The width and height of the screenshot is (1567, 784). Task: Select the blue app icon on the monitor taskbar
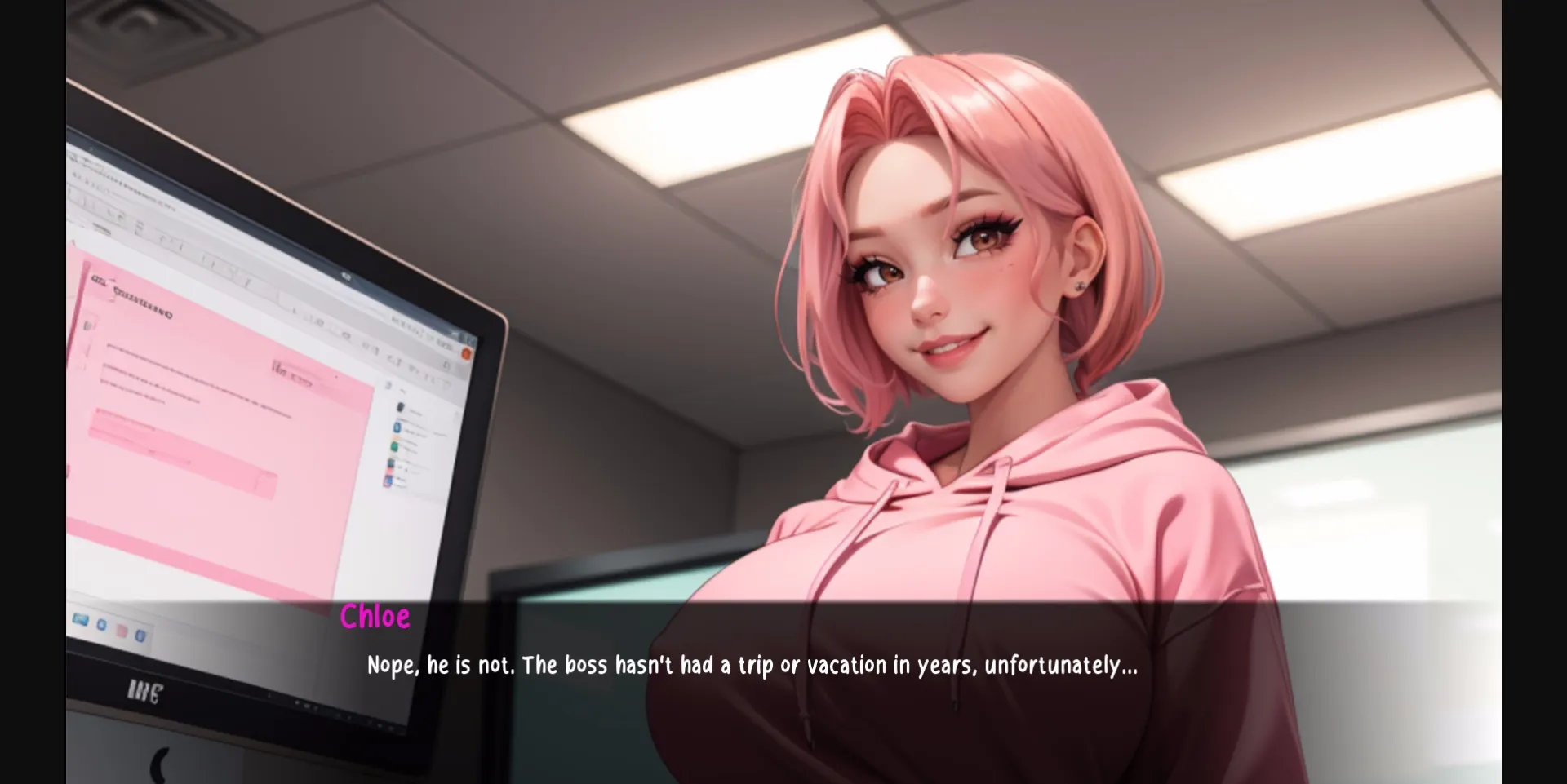pyautogui.click(x=101, y=625)
